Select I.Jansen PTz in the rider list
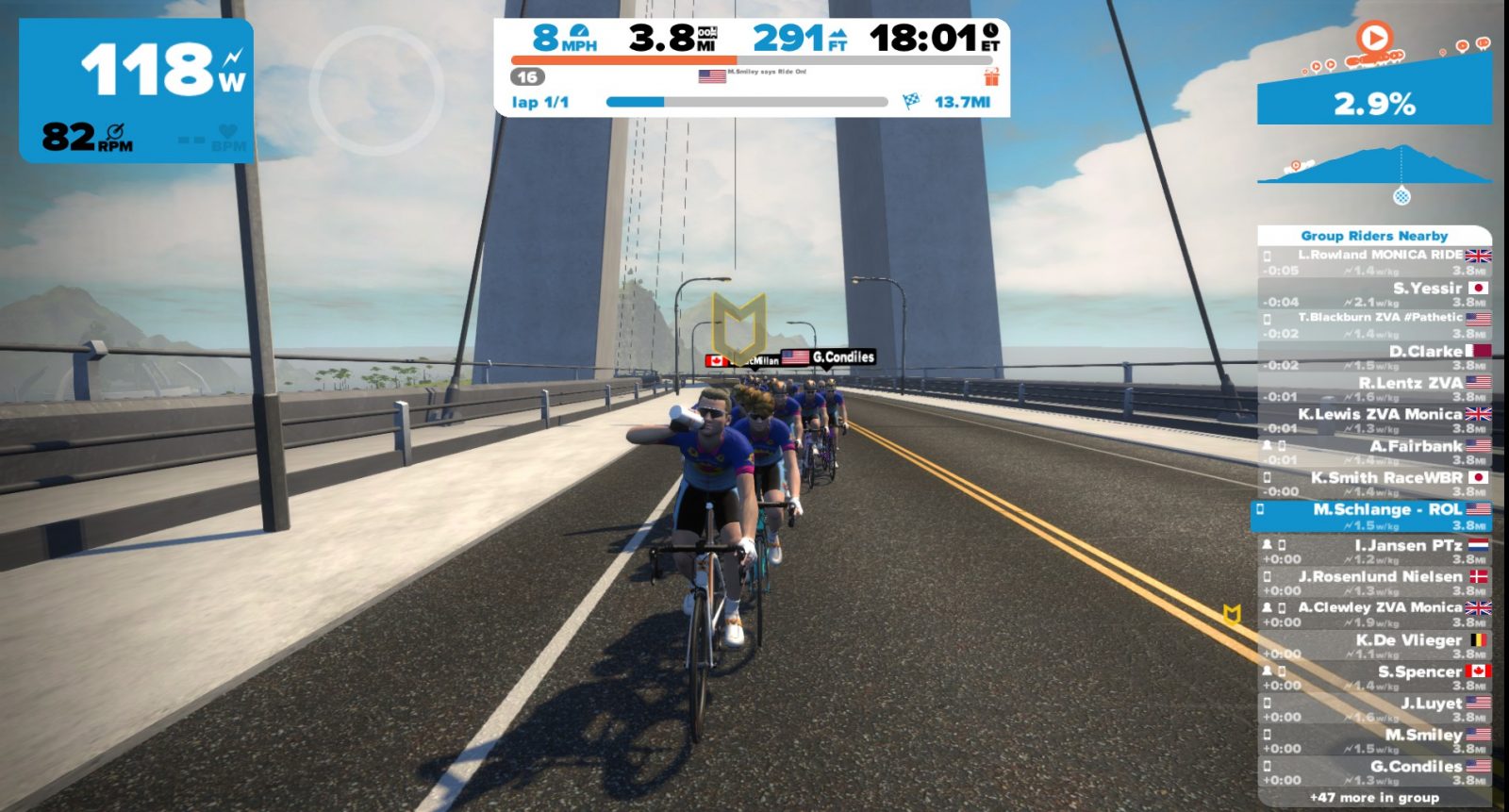This screenshot has height=812, width=1509. tap(1374, 552)
